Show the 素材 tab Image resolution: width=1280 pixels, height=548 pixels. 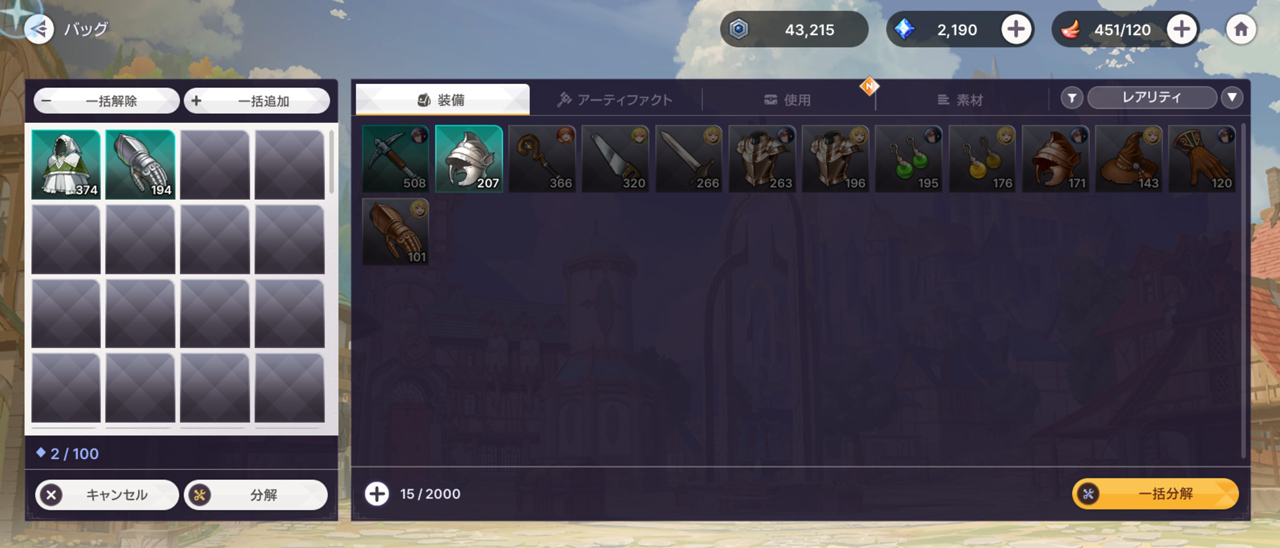960,100
